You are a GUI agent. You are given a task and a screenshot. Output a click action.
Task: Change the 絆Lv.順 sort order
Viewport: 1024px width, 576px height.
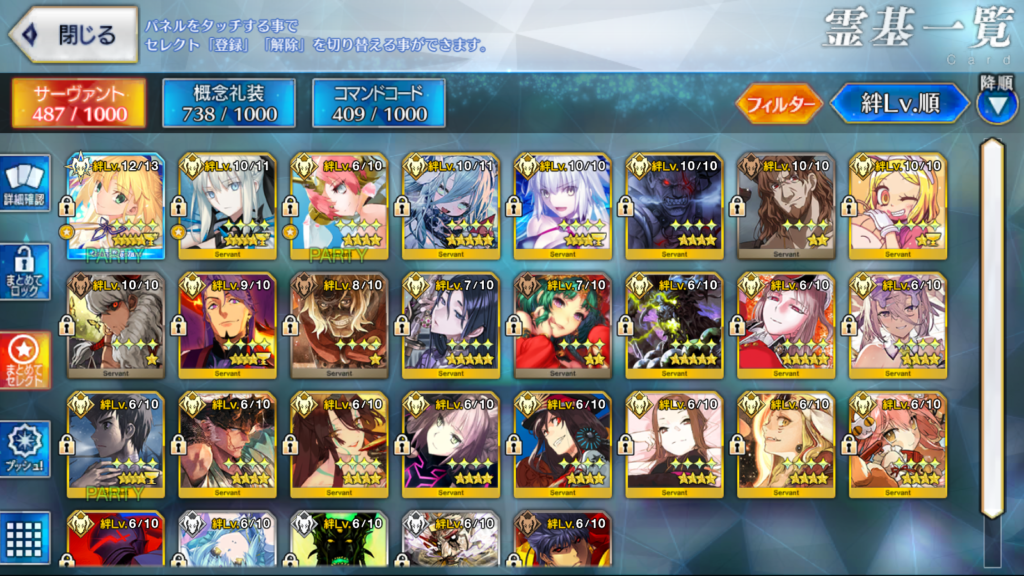tap(900, 103)
